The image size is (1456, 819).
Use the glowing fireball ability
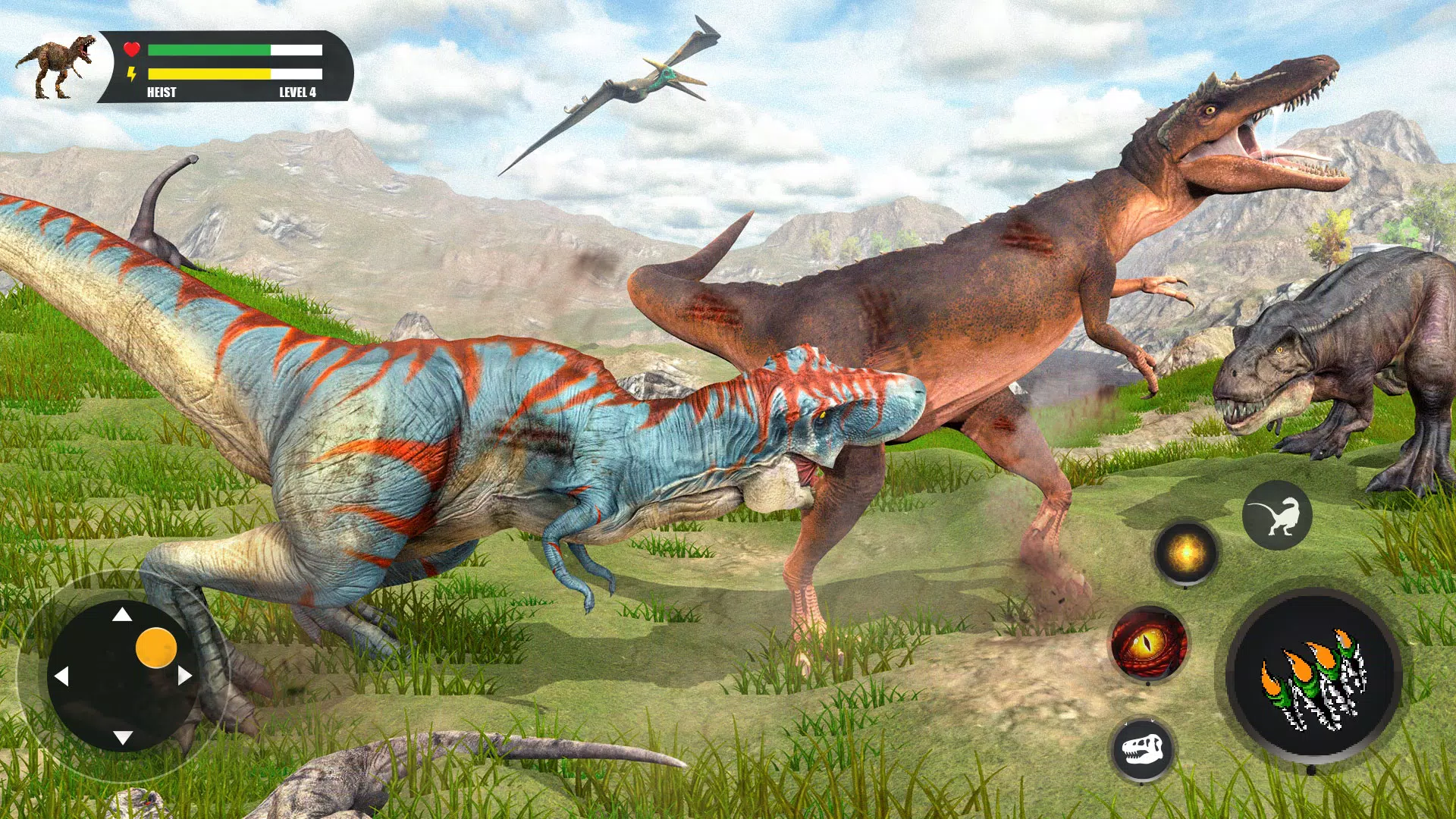pyautogui.click(x=1185, y=553)
